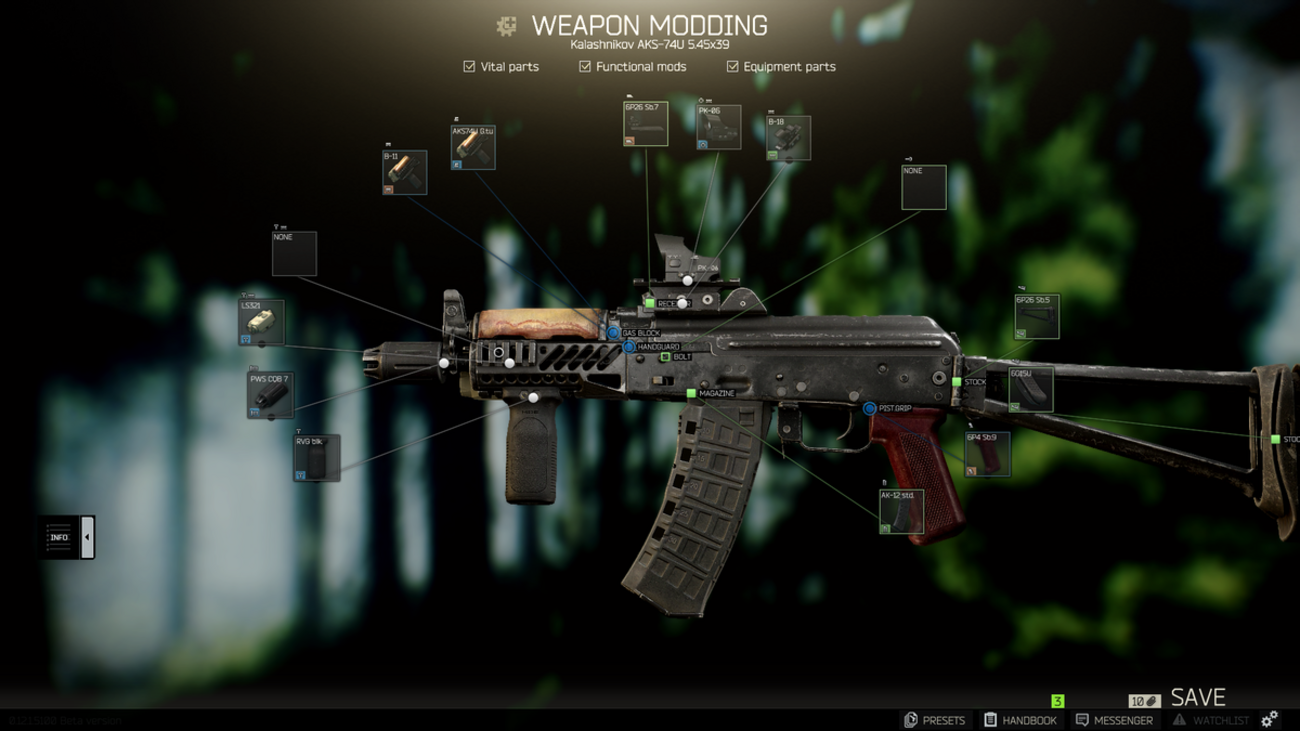Open the Presets menu
This screenshot has width=1300, height=731.
[x=934, y=720]
